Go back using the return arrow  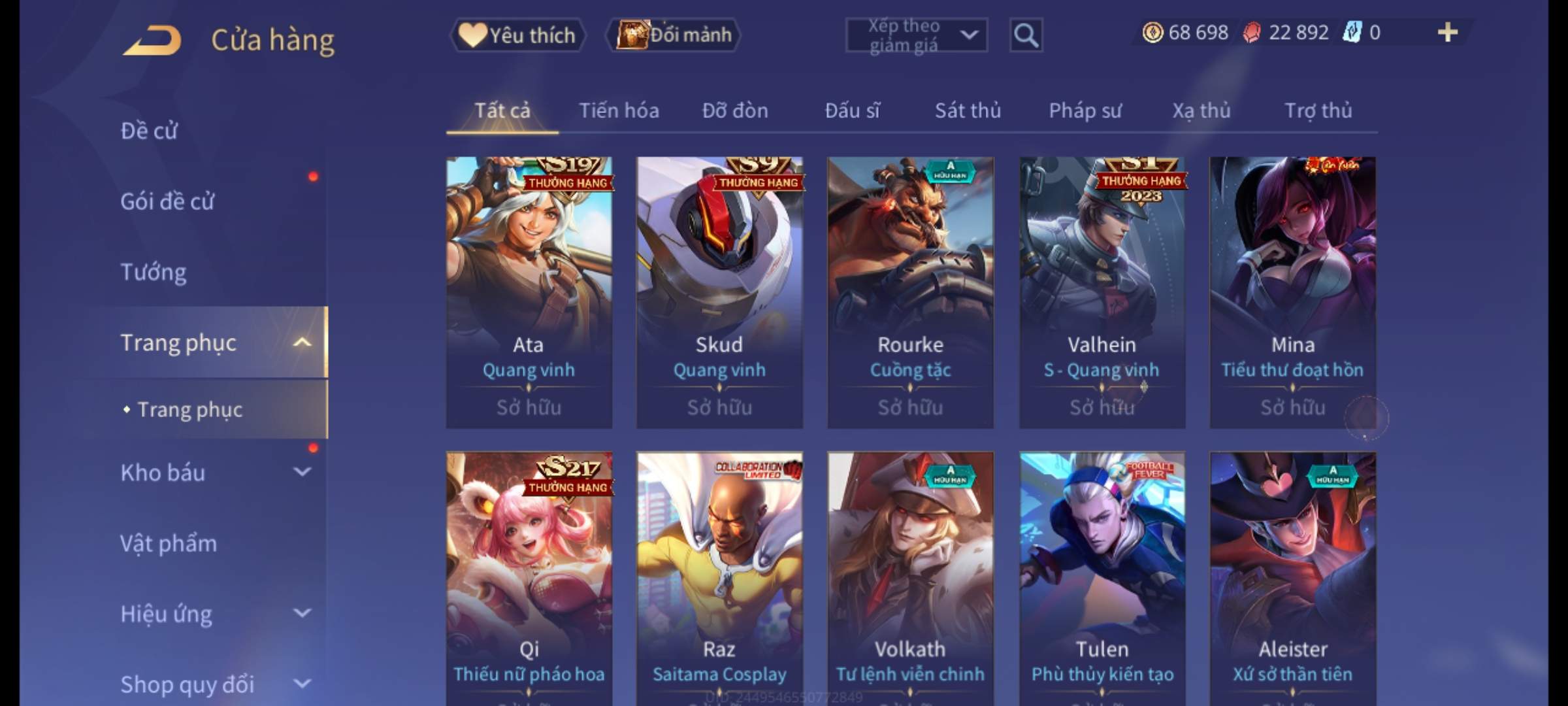pyautogui.click(x=152, y=41)
